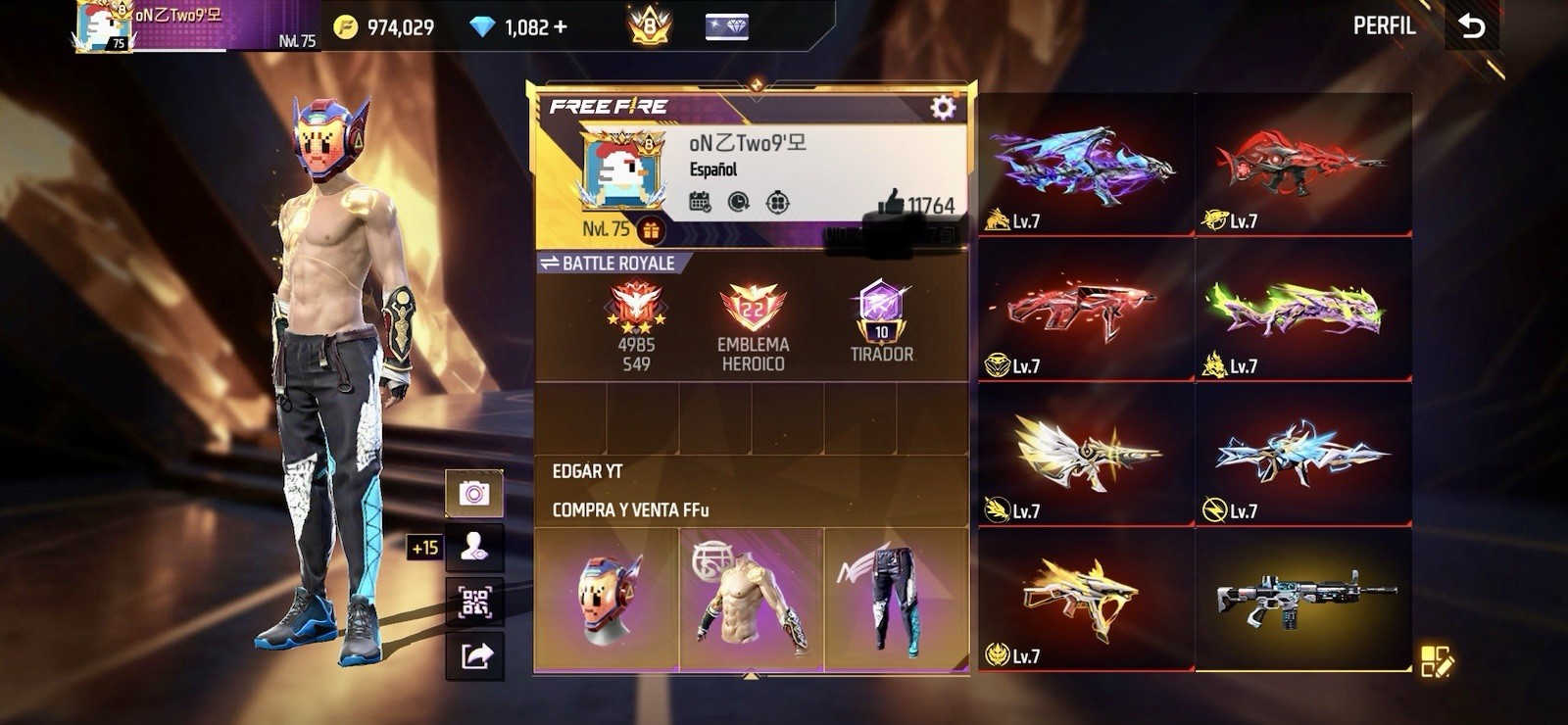The height and width of the screenshot is (725, 1568).
Task: Add more diamonds with plus button
Action: pos(561,27)
